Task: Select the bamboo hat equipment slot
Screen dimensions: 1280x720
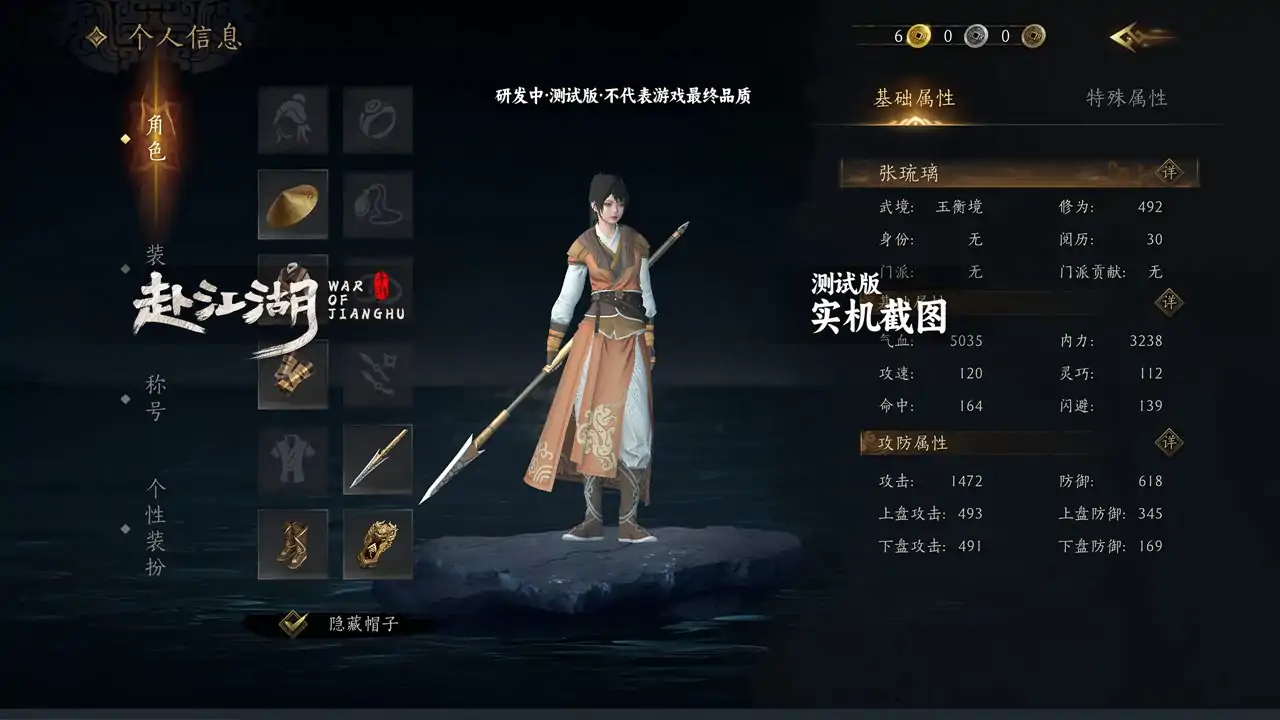Action: (293, 204)
